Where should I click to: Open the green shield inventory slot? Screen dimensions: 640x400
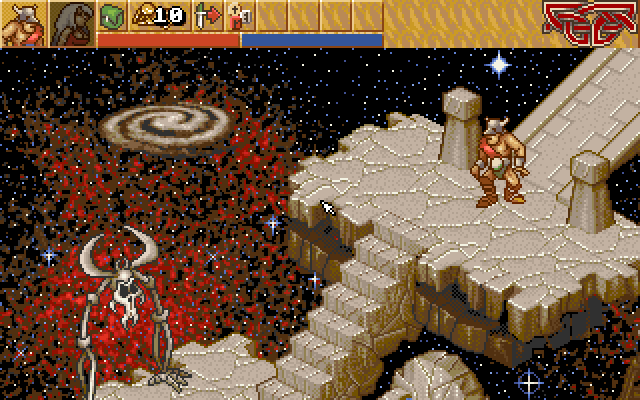(x=112, y=15)
